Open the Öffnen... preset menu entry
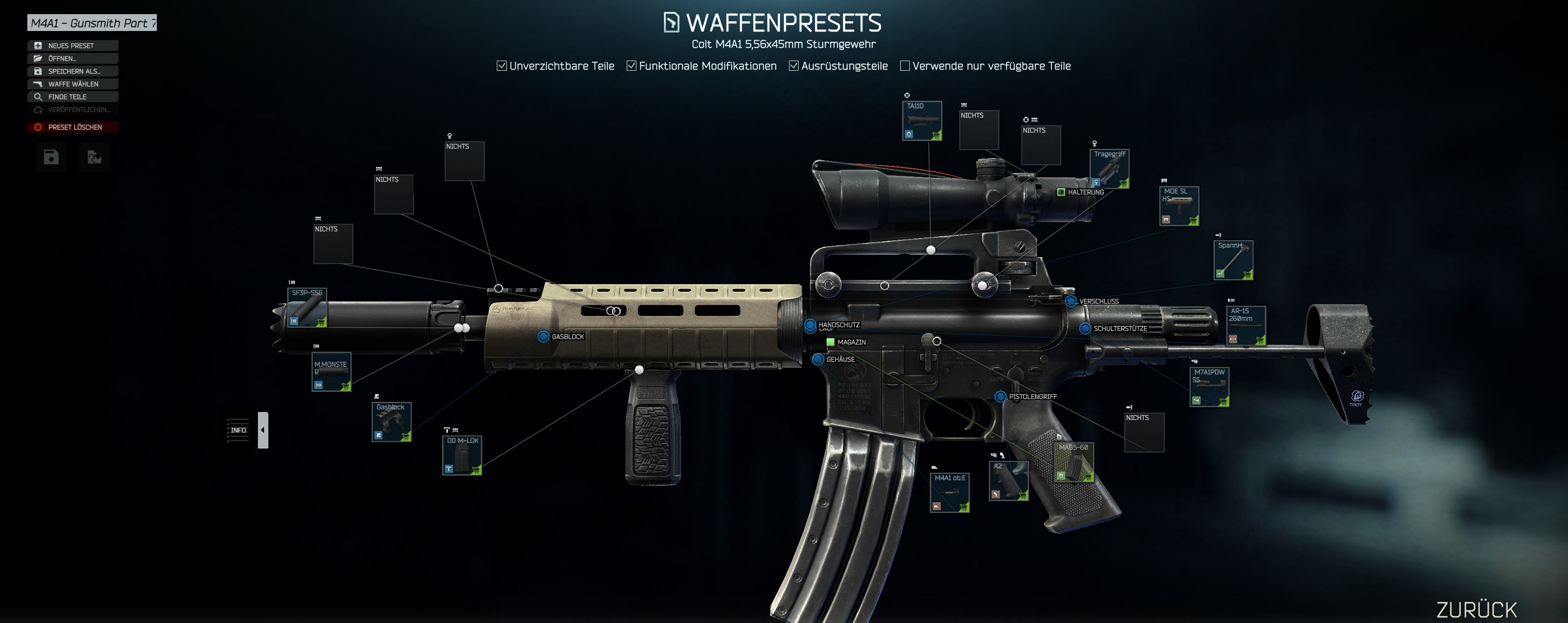 (x=72, y=58)
